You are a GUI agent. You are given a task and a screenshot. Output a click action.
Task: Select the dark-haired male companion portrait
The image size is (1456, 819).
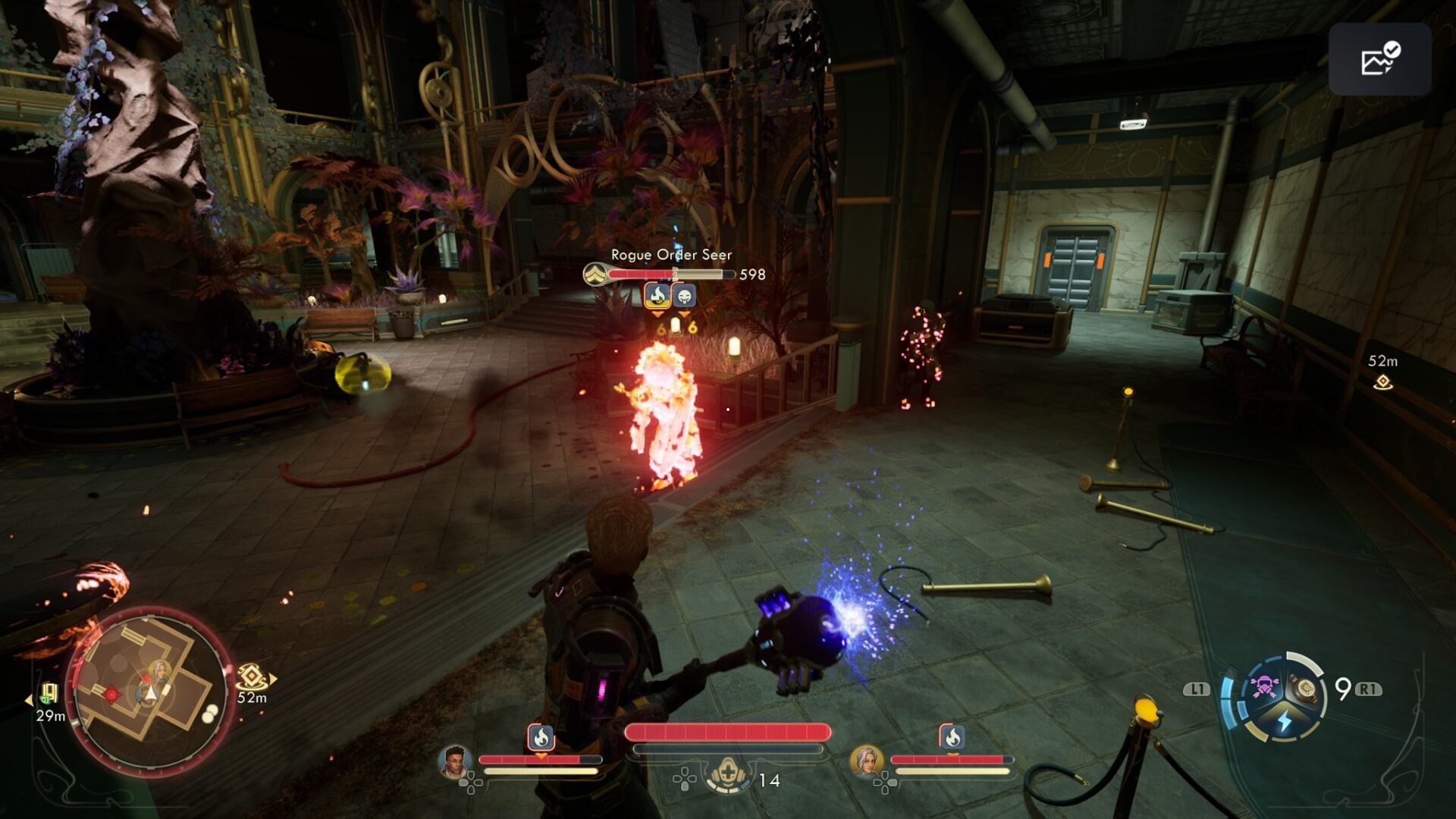pos(455,761)
